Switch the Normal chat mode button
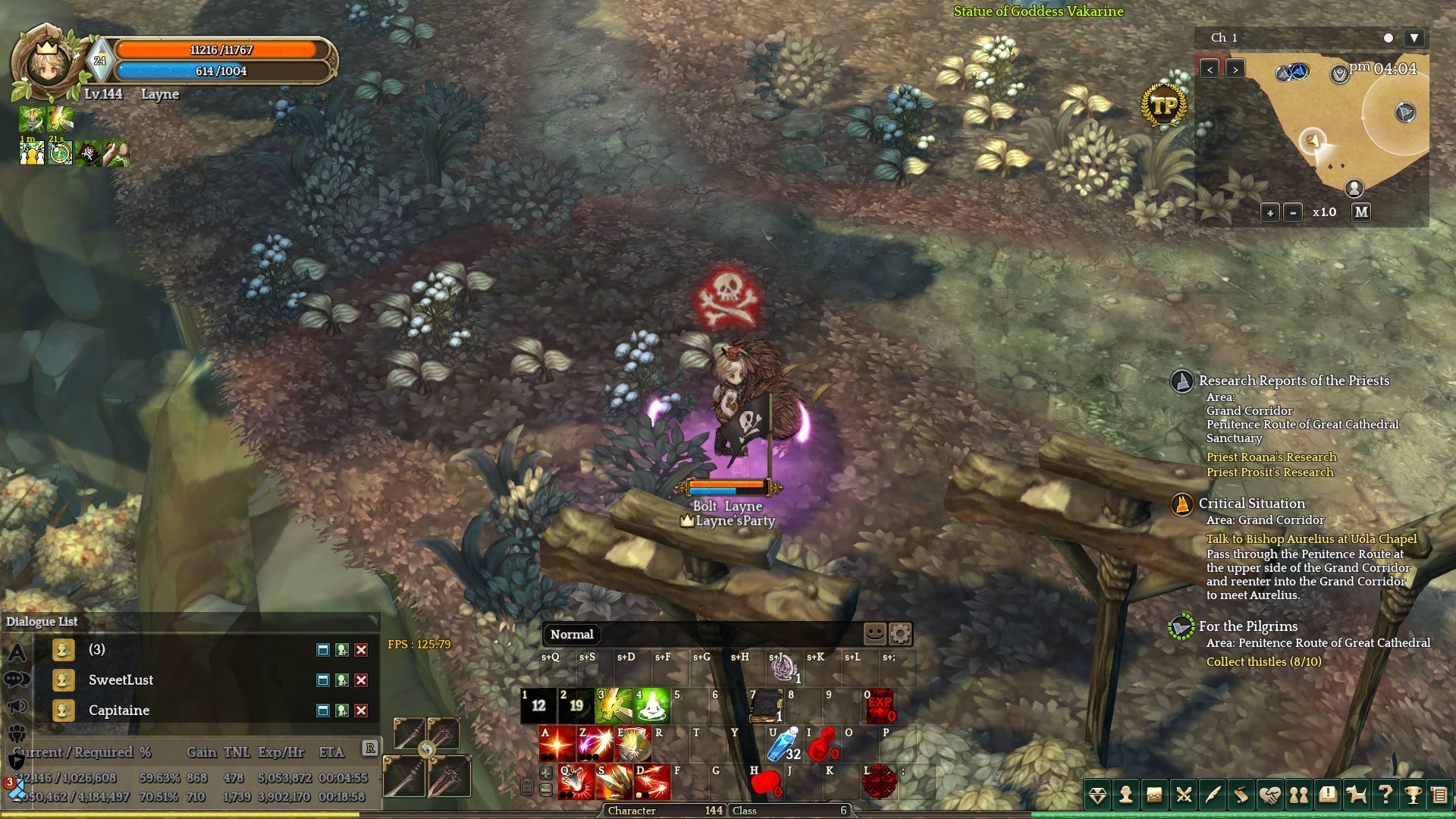1456x819 pixels. [572, 635]
